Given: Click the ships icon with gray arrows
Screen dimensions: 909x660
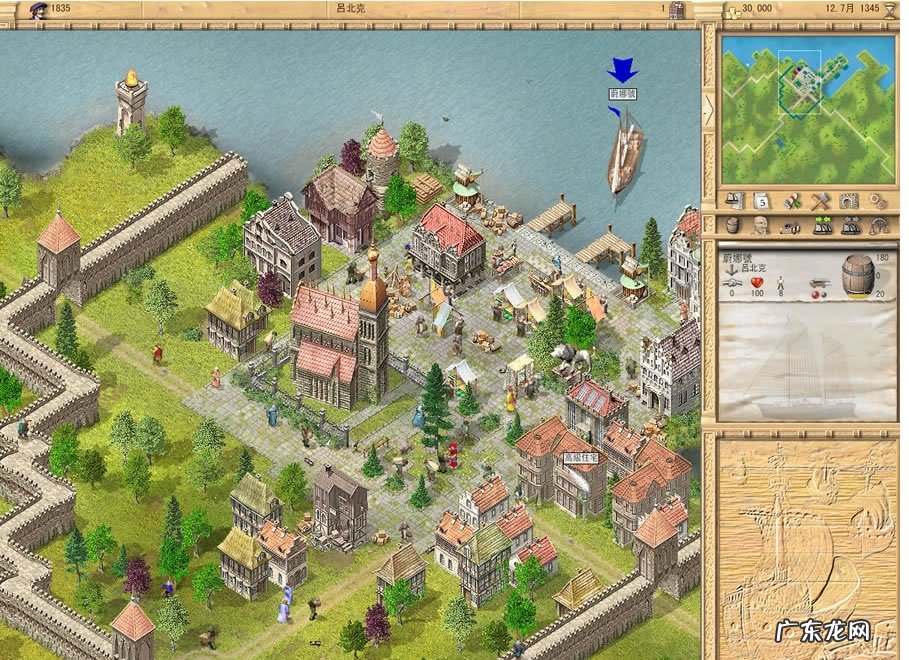Looking at the screenshot, I should pos(850,227).
